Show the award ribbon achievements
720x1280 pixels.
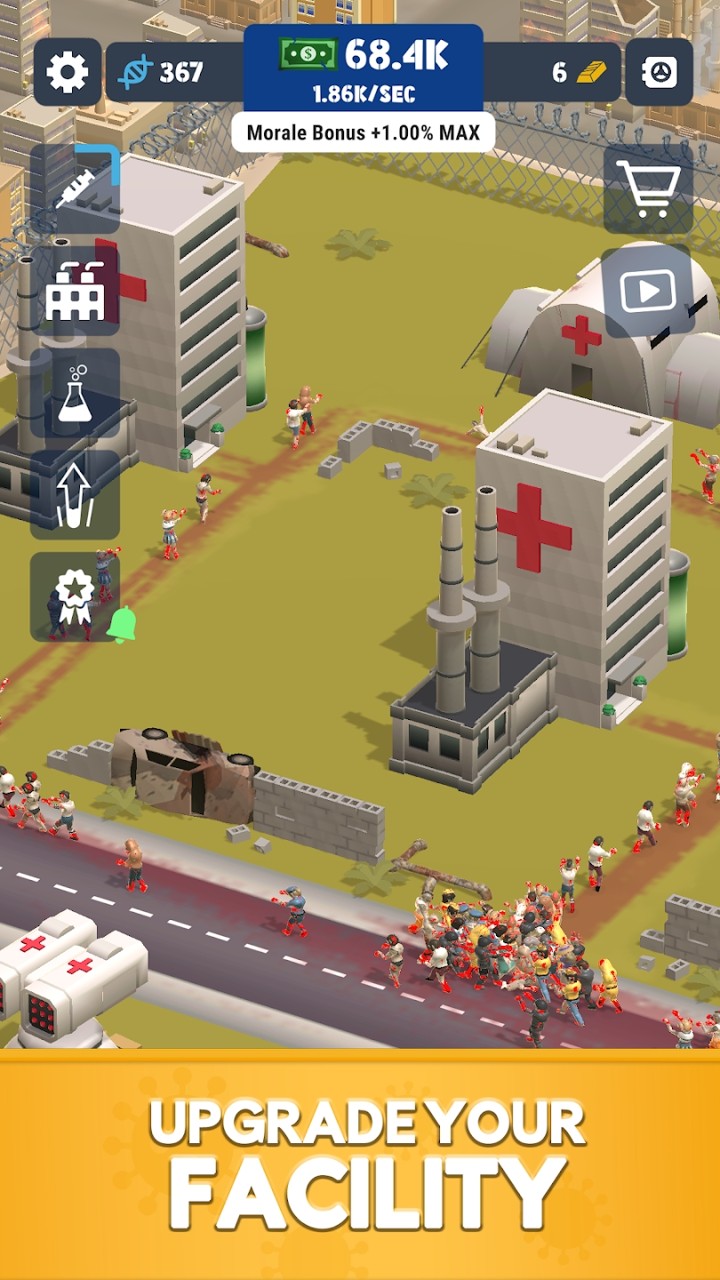point(75,597)
